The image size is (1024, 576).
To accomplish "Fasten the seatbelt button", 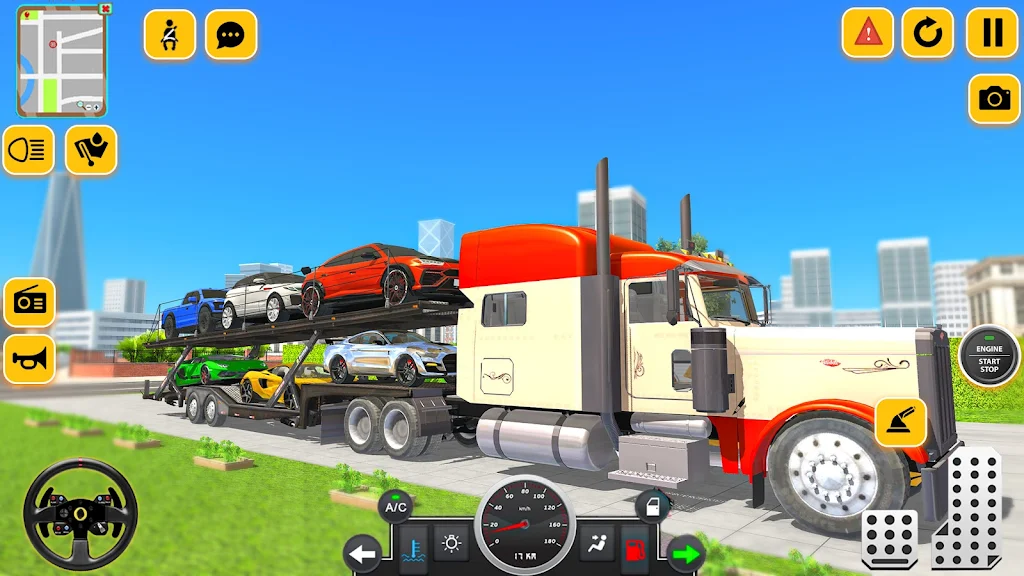I will (170, 35).
